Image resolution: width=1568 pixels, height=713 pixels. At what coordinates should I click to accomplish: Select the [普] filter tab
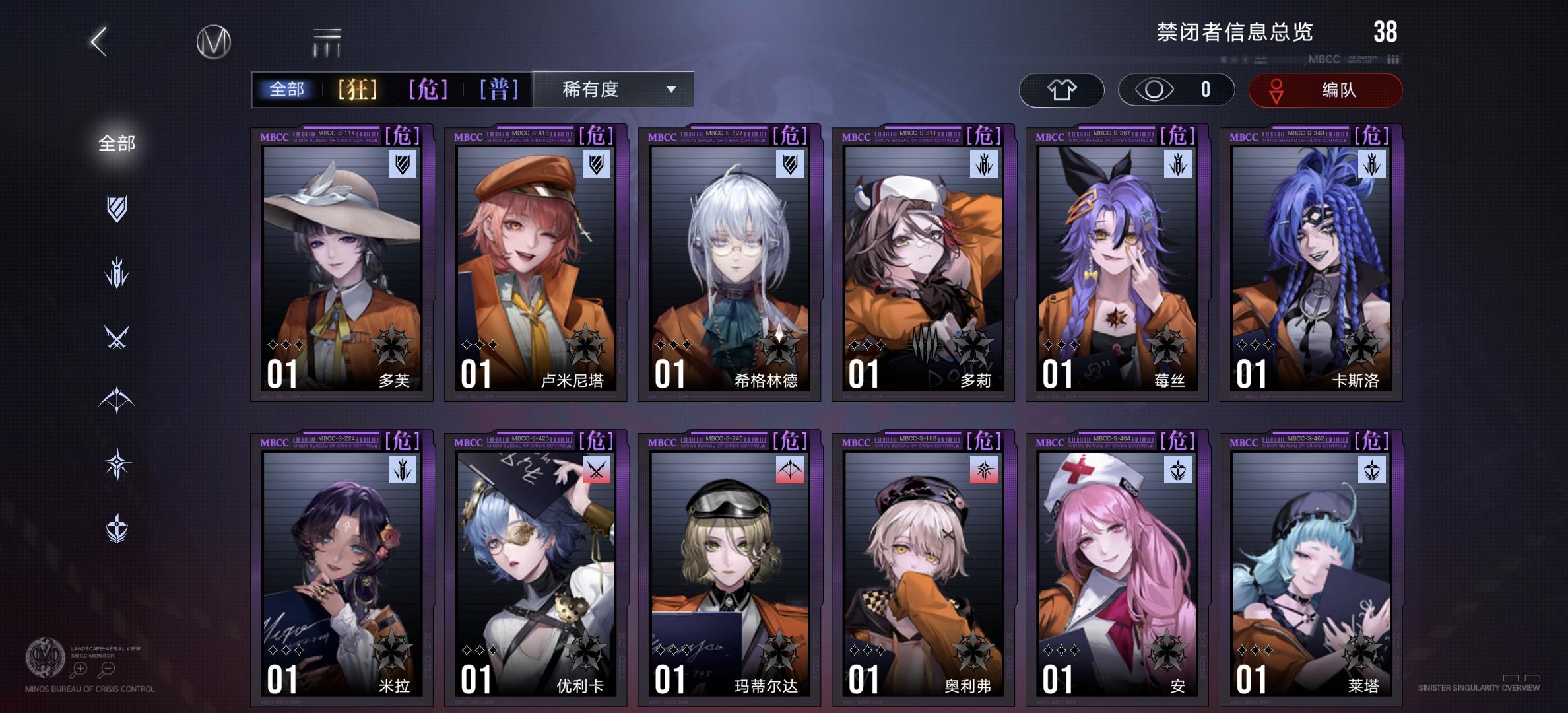tap(500, 90)
